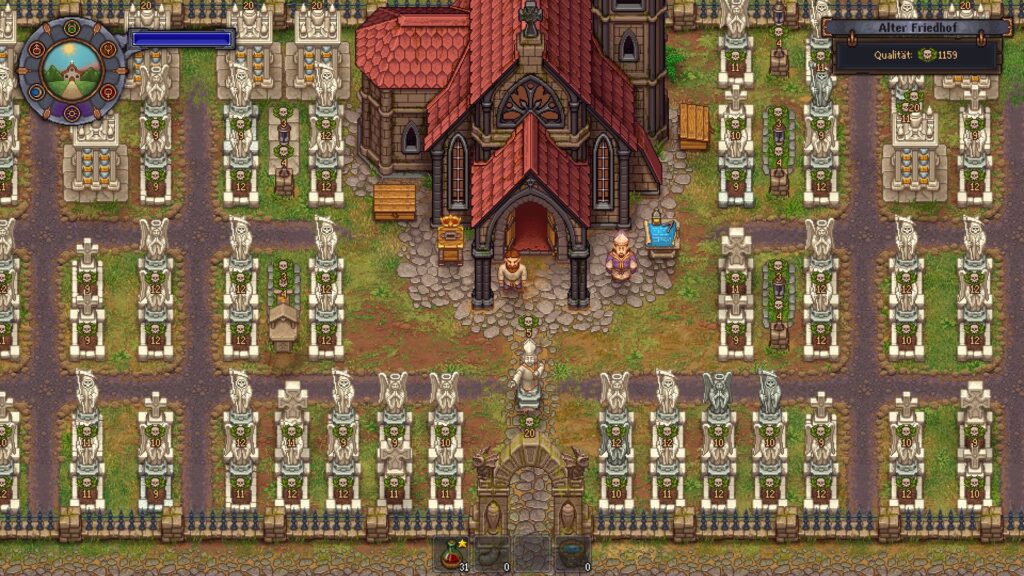Click the blue moon symbol on the wheel
Viewport: 1024px width, 576px height.
point(36,92)
